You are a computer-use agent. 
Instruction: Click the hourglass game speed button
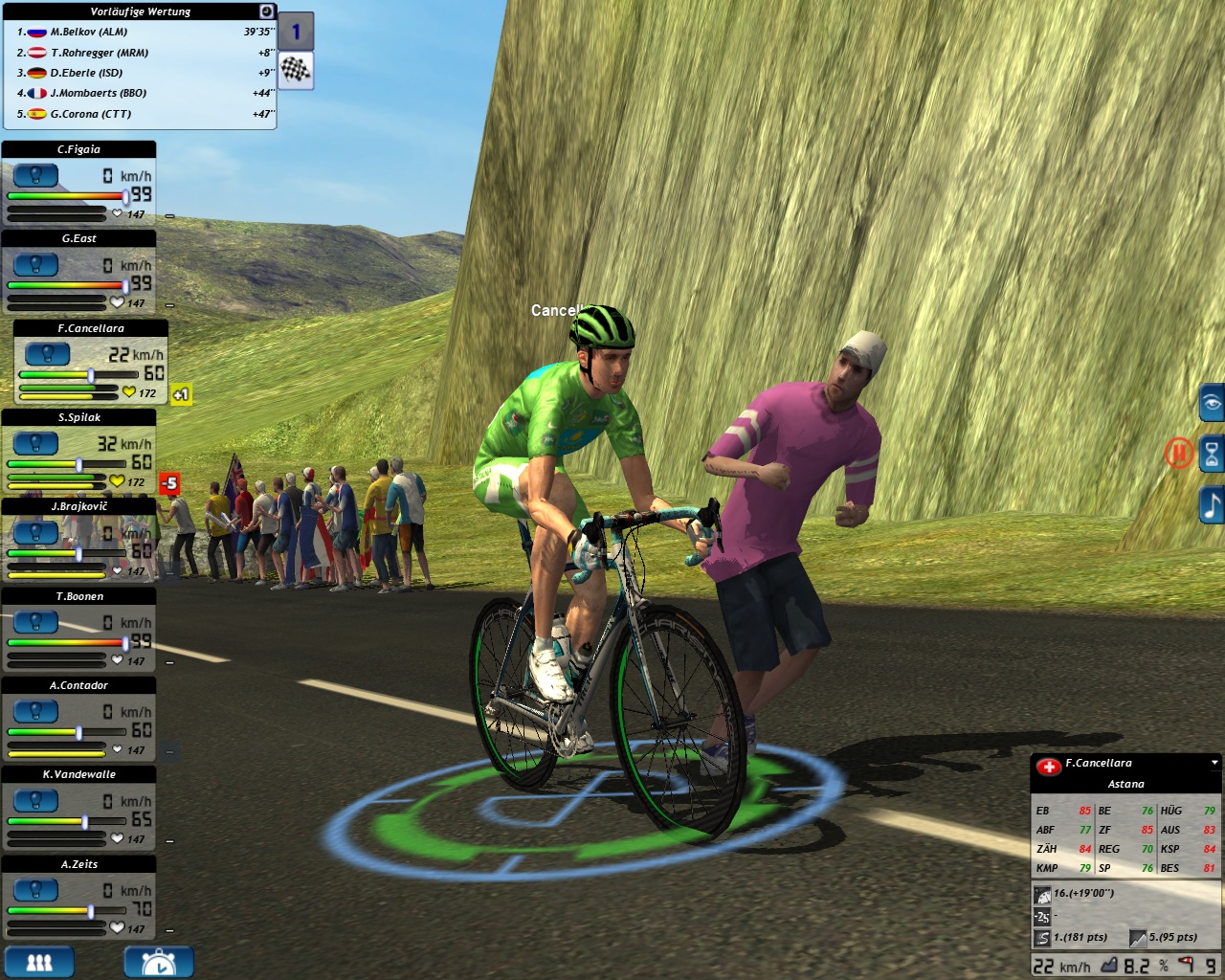(1212, 454)
